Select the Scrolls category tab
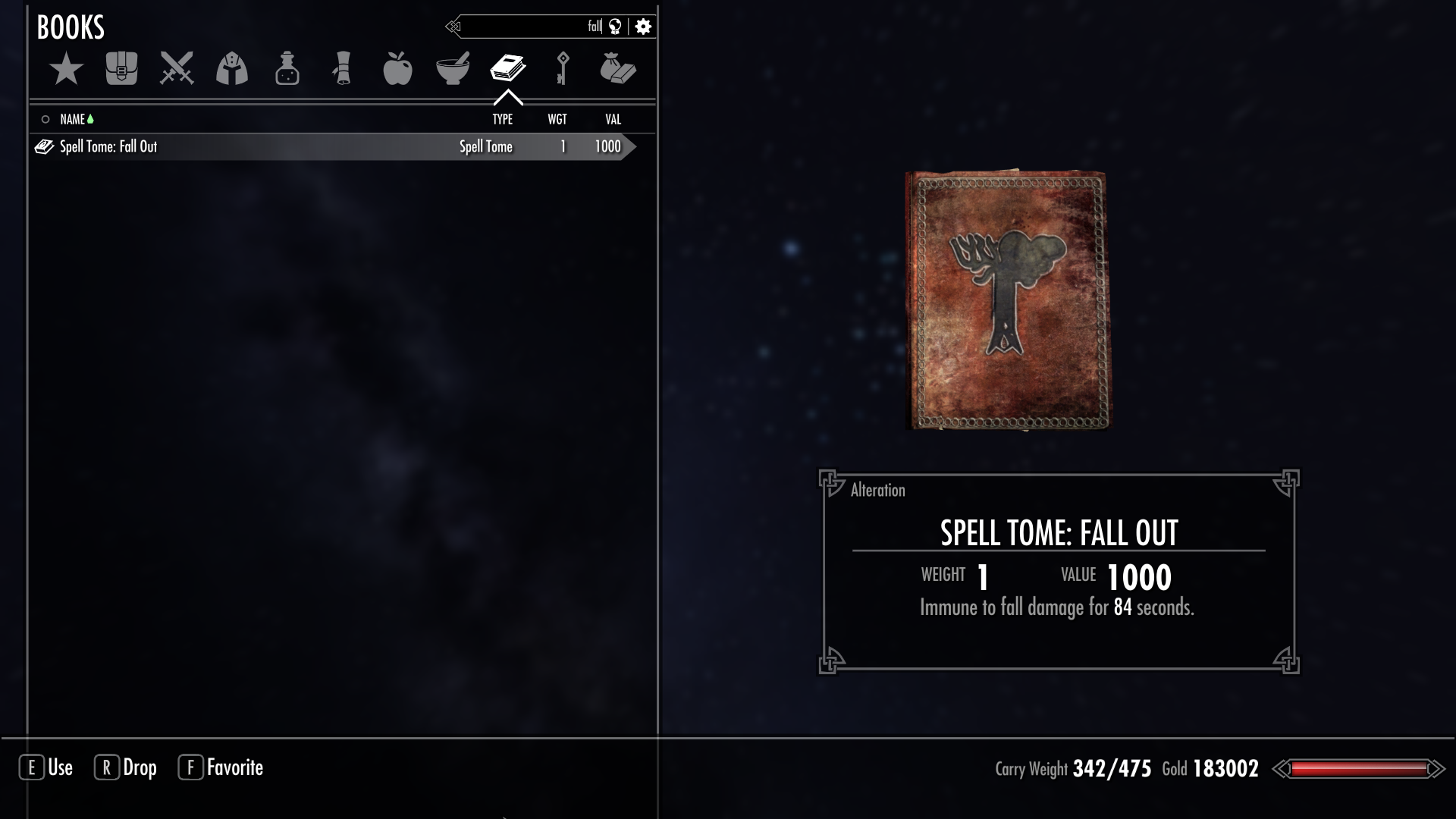Viewport: 1456px width, 819px height. click(342, 69)
